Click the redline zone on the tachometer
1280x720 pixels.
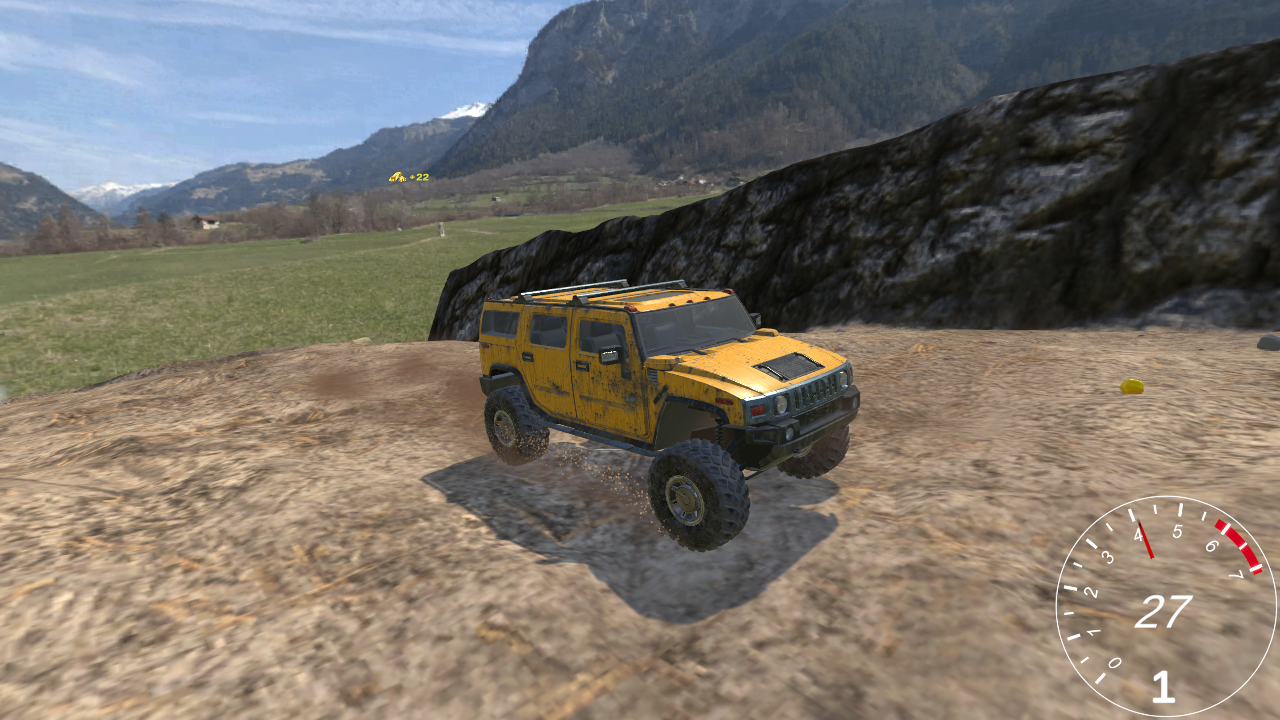click(x=1236, y=548)
